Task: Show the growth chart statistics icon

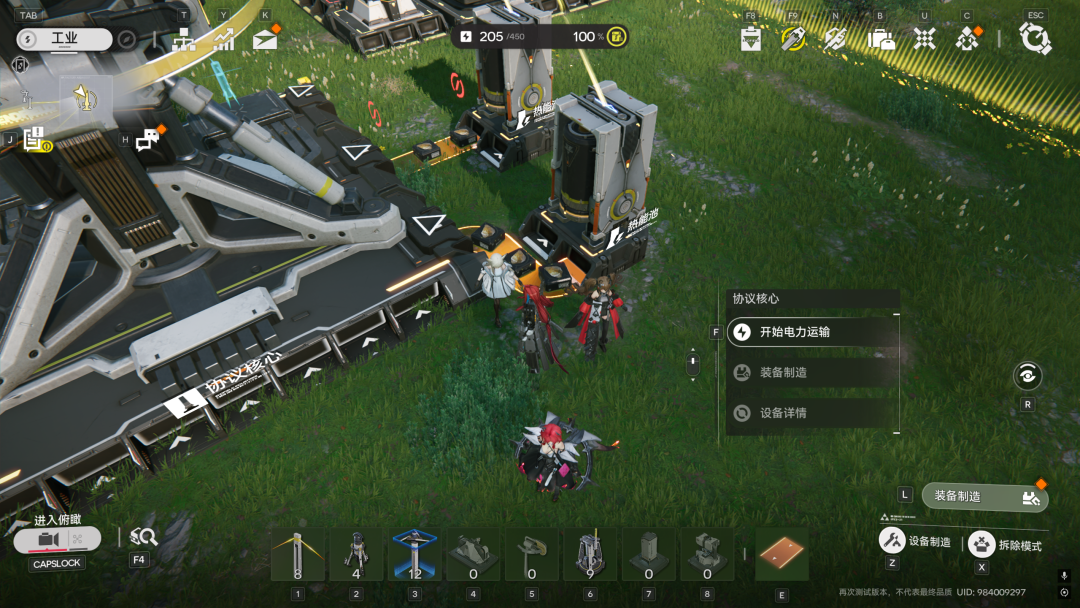Action: point(224,40)
